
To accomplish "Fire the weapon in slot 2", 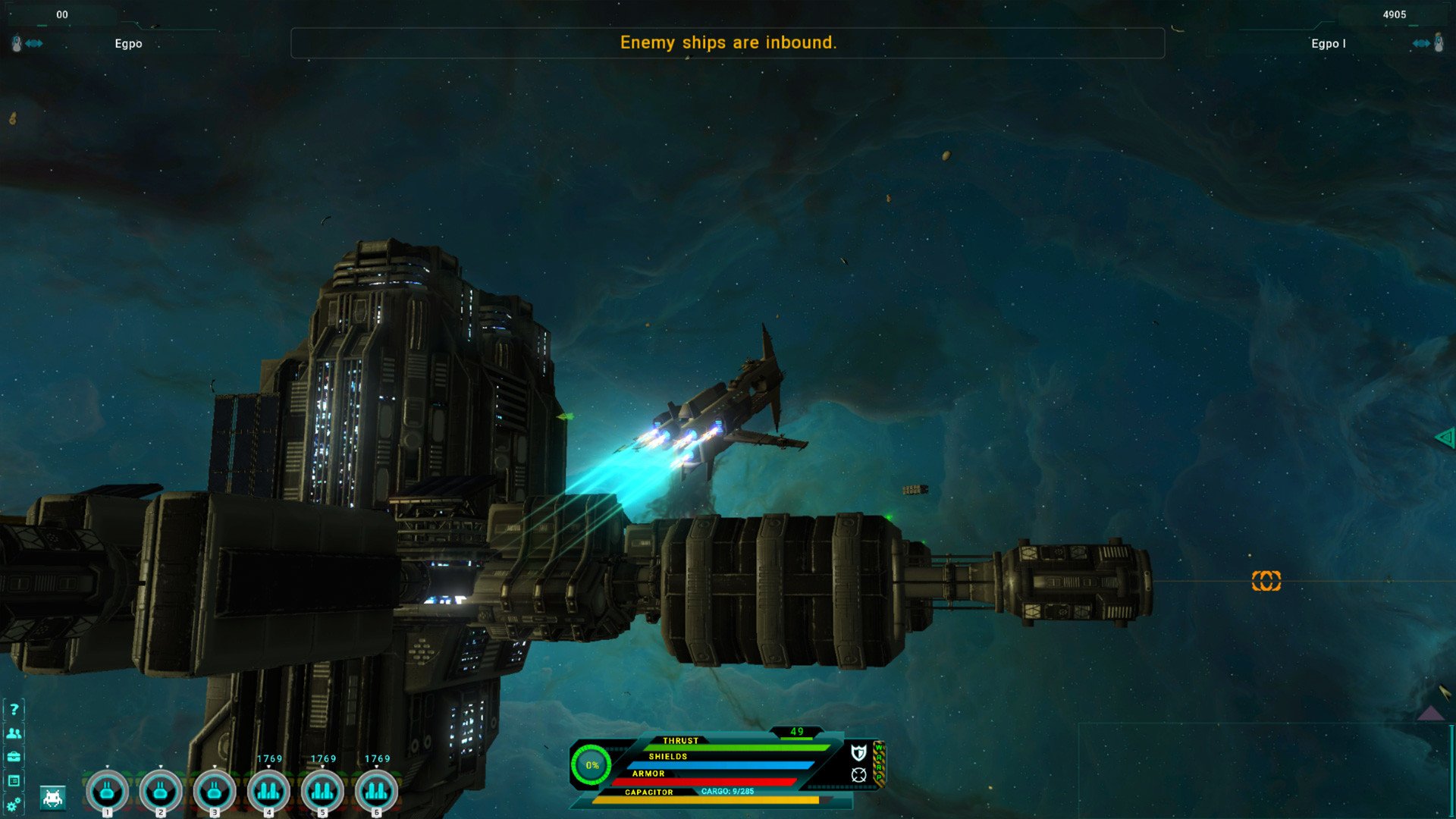I will [x=161, y=792].
